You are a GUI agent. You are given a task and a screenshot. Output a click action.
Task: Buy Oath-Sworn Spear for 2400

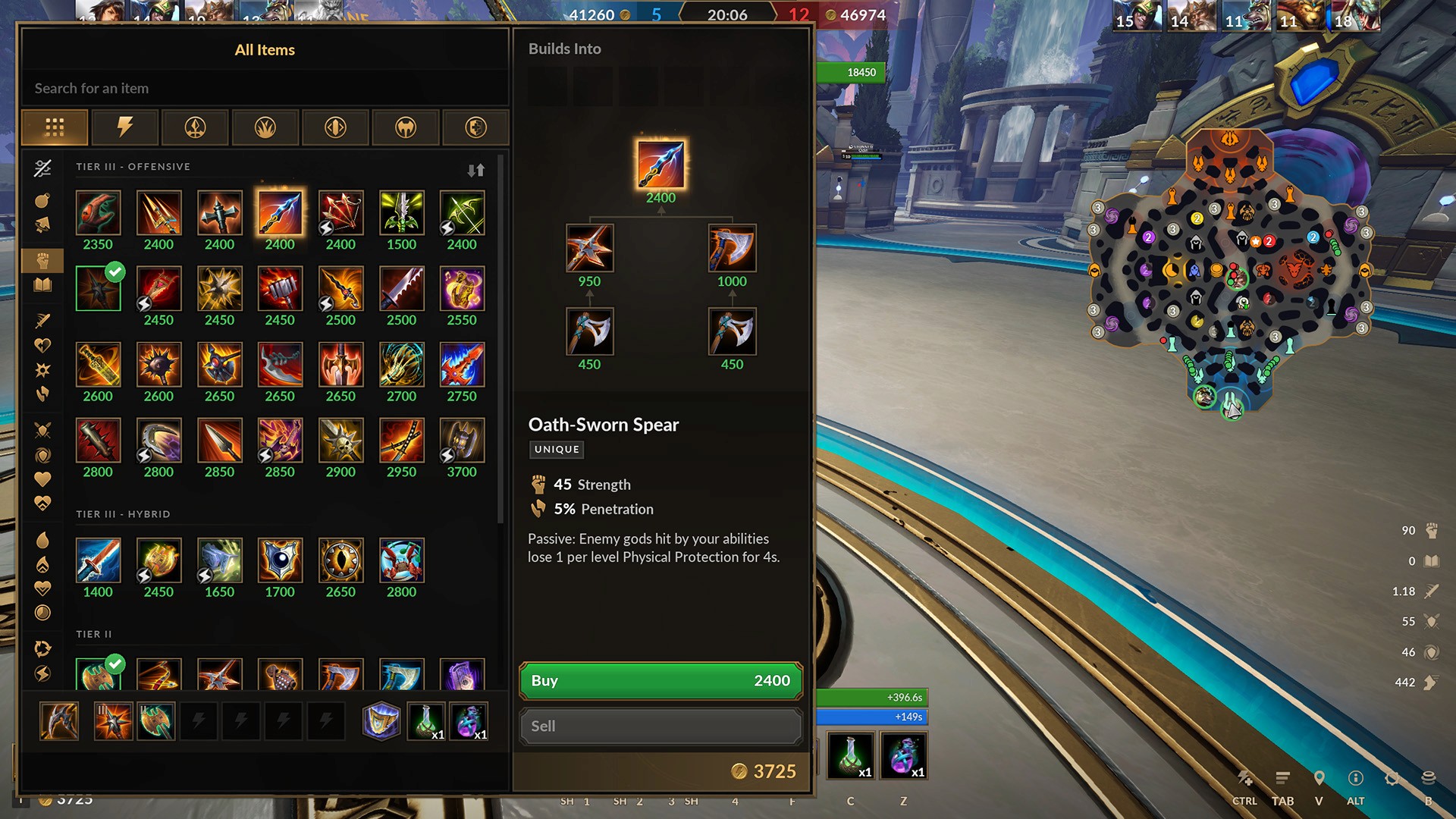click(660, 680)
